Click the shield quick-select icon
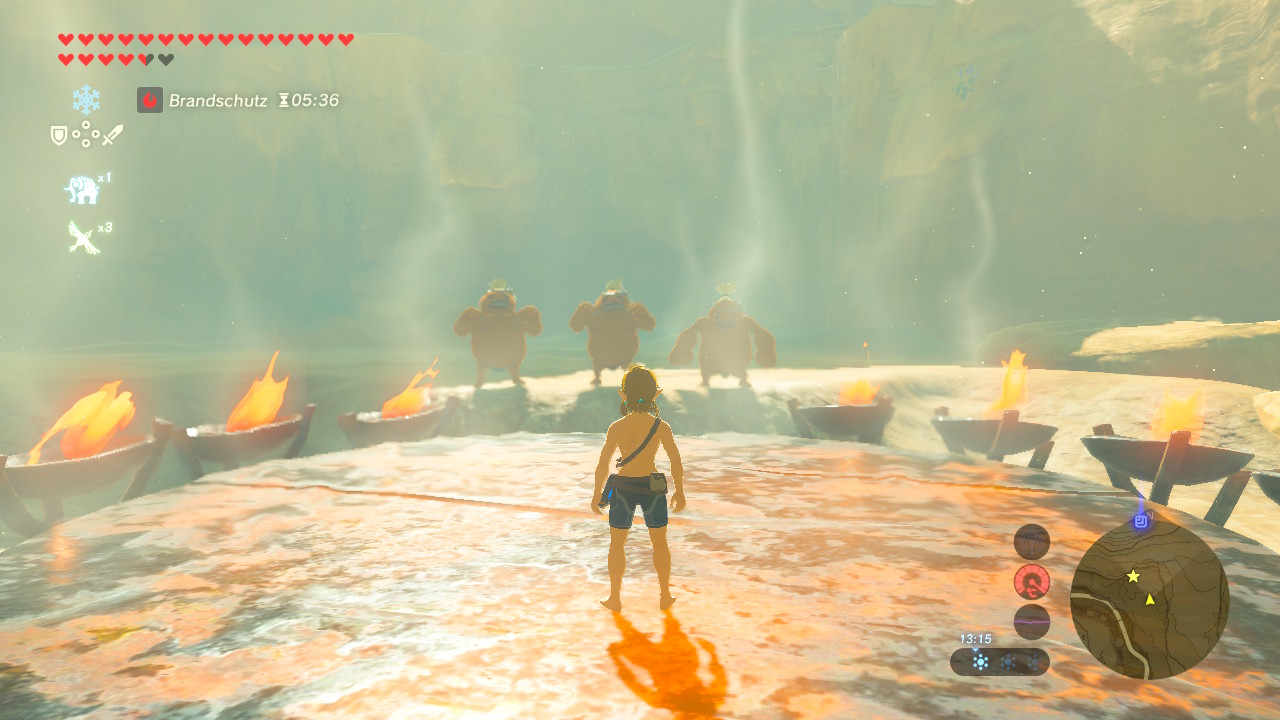Viewport: 1280px width, 720px height. click(59, 135)
